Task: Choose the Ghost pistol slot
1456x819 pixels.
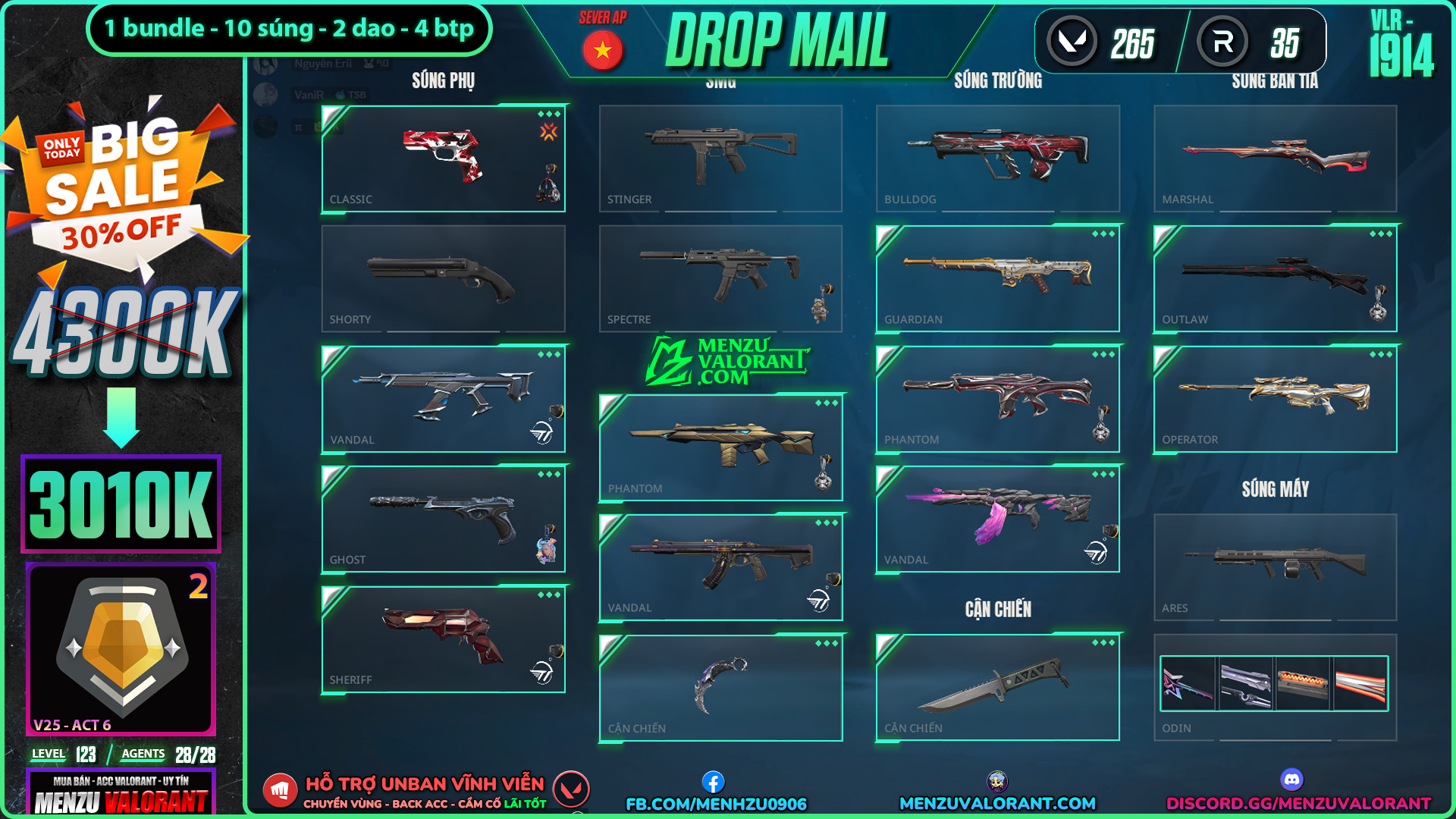Action: [x=443, y=519]
